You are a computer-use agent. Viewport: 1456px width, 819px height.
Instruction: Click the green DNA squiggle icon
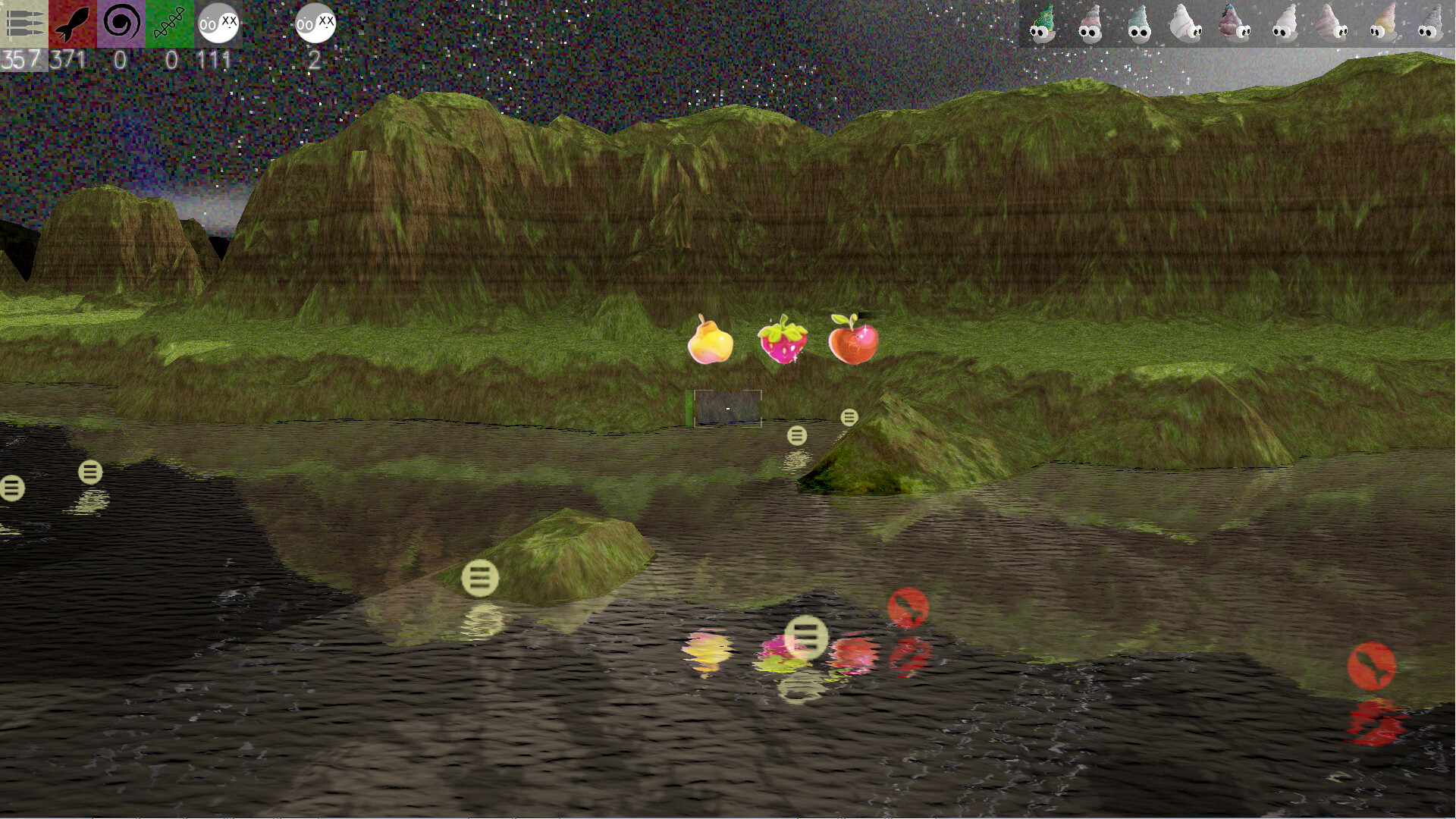coord(168,23)
